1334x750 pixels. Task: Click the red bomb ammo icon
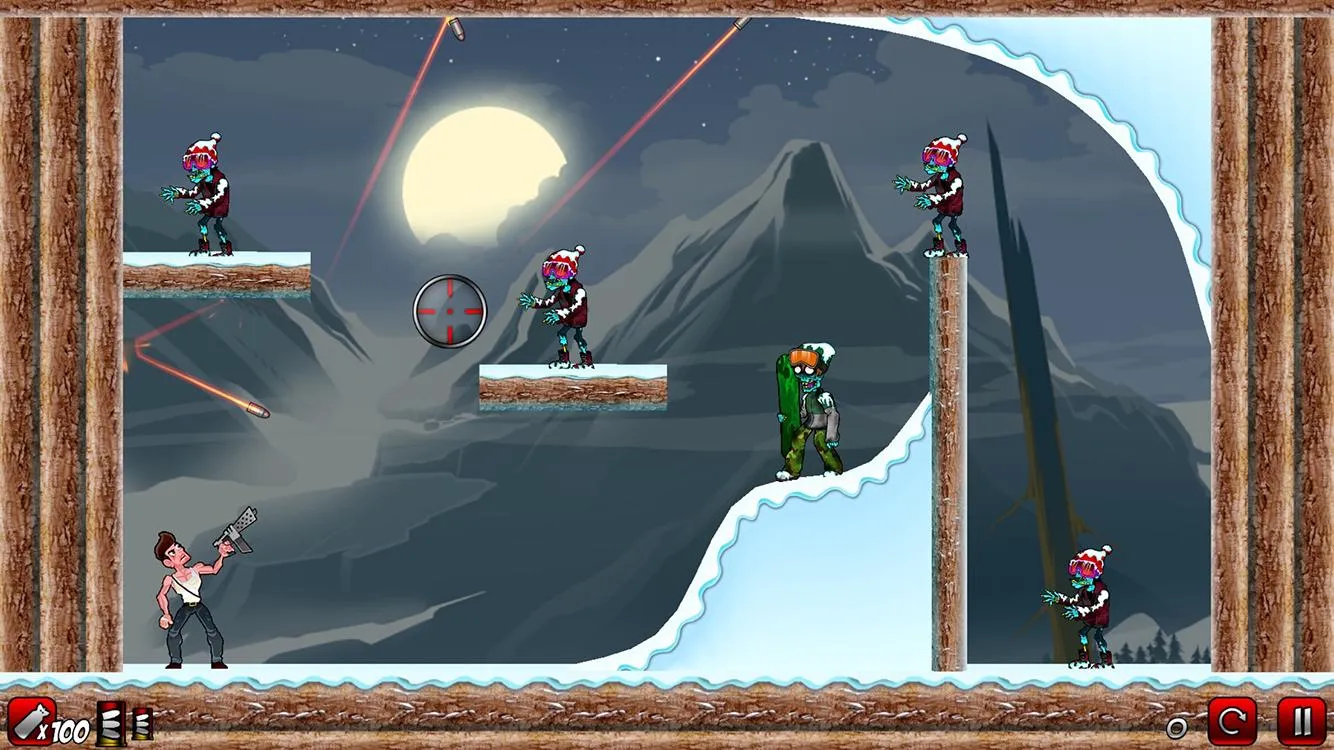30,720
